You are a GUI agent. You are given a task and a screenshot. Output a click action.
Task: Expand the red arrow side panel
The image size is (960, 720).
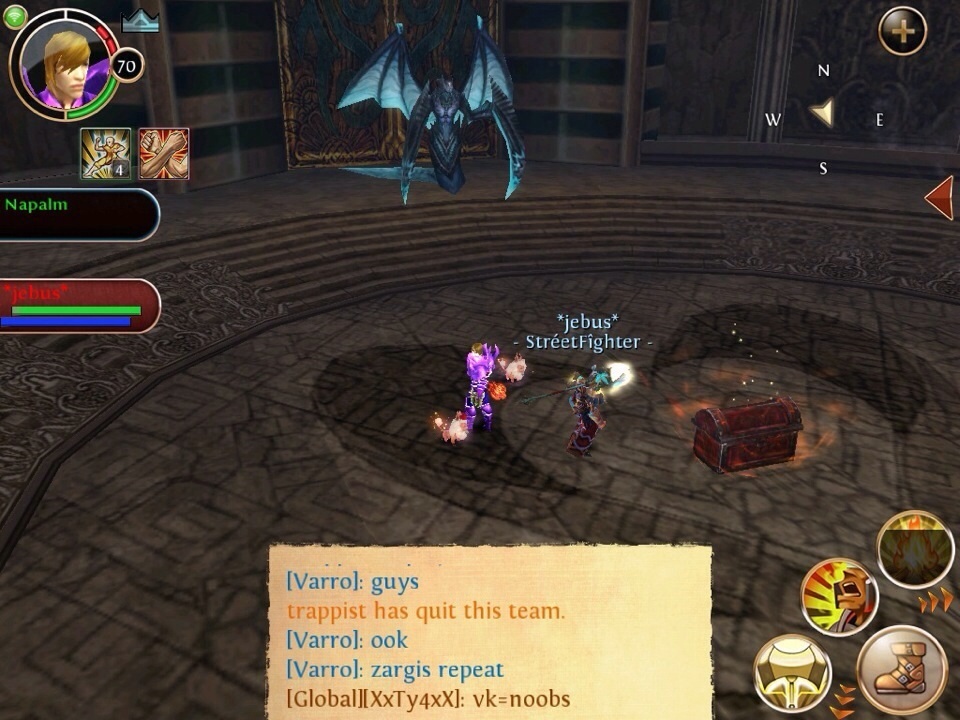click(x=940, y=197)
